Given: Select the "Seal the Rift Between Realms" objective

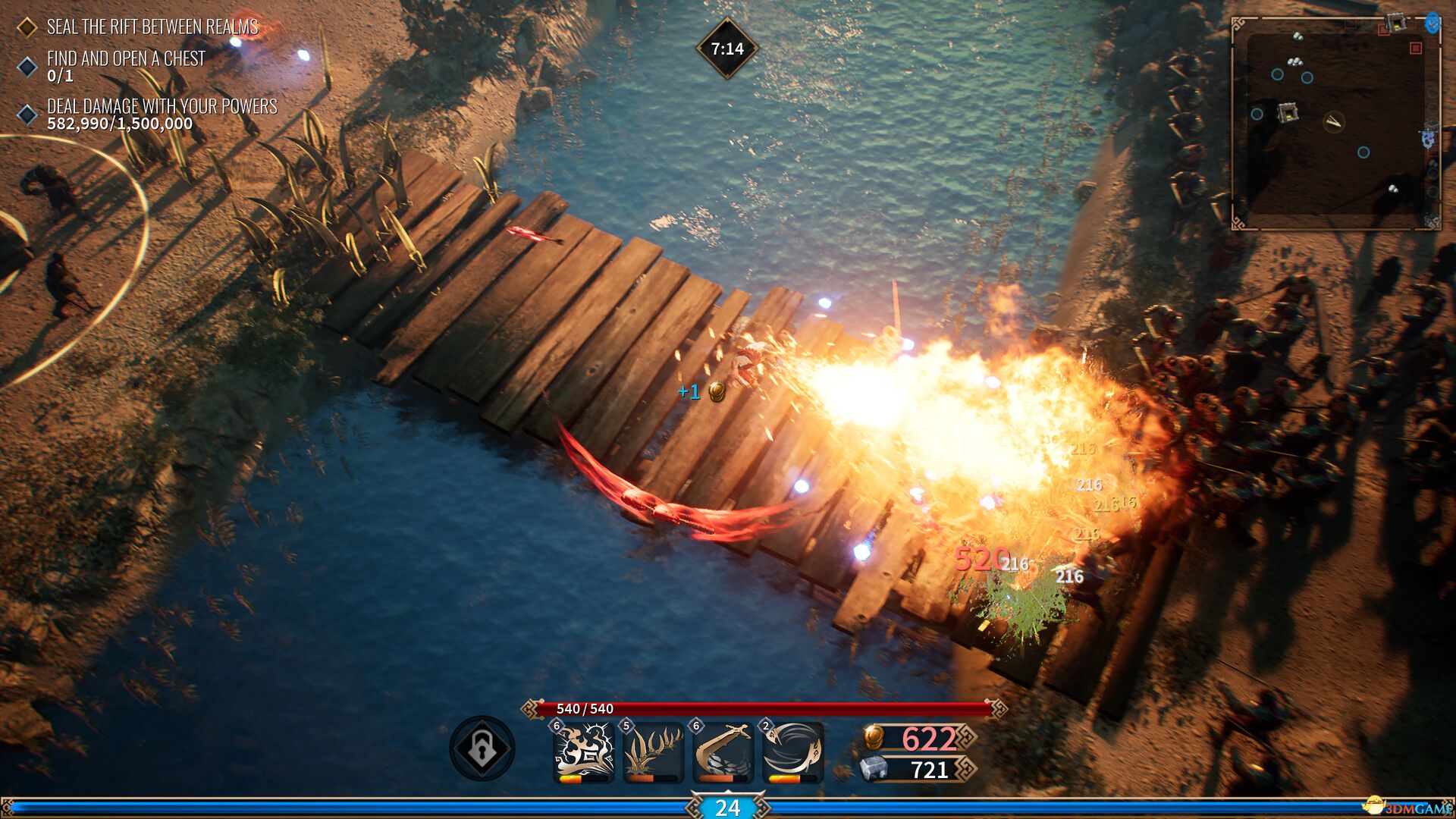Looking at the screenshot, I should click(152, 27).
